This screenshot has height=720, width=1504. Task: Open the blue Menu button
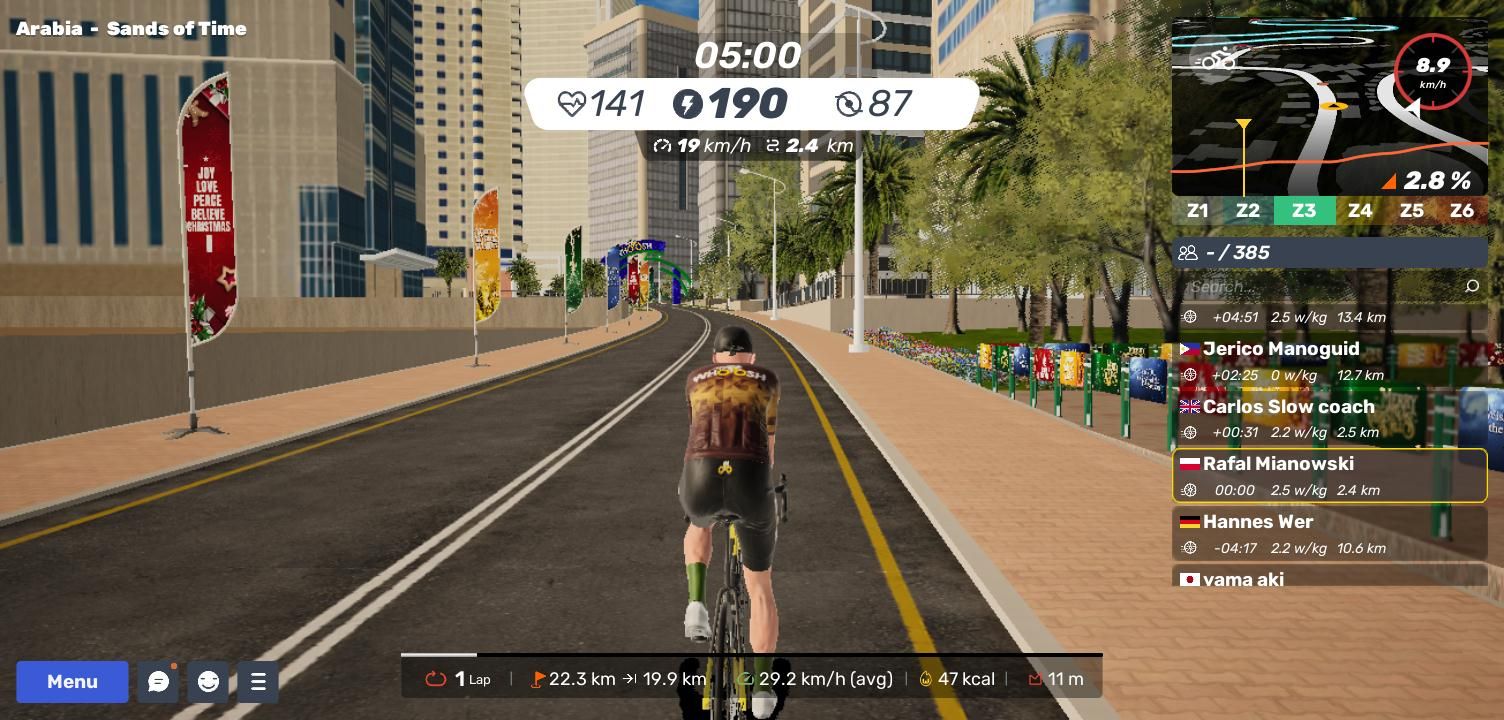point(72,682)
